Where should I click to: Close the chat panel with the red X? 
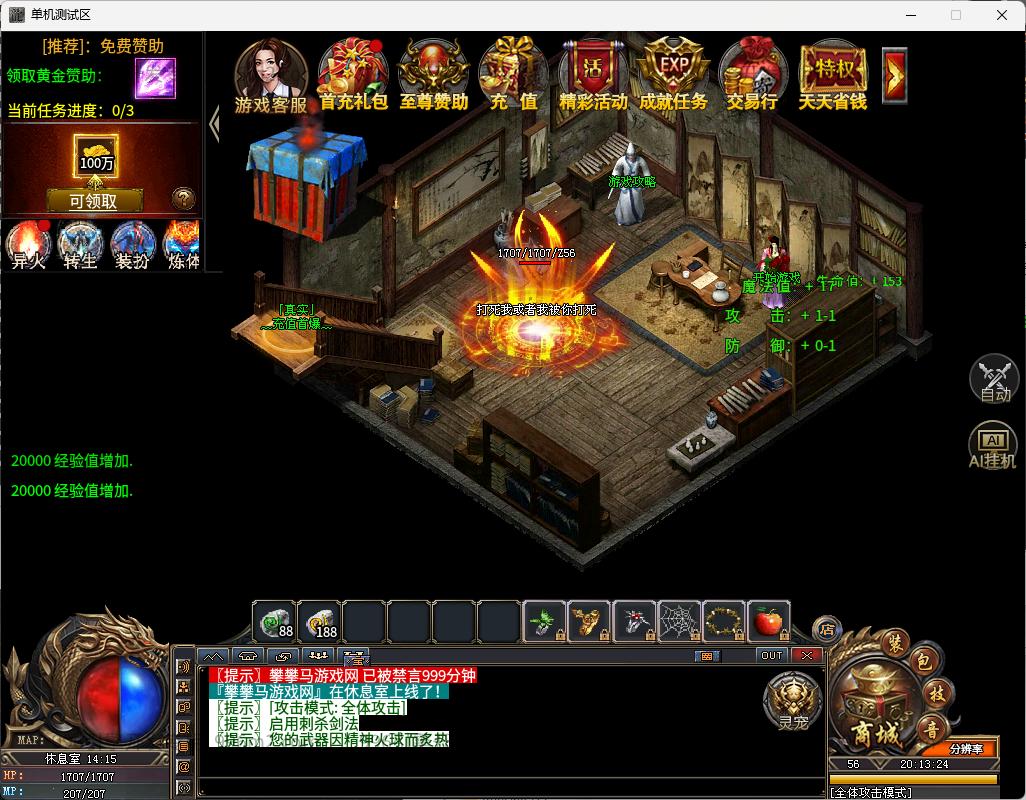click(x=806, y=655)
